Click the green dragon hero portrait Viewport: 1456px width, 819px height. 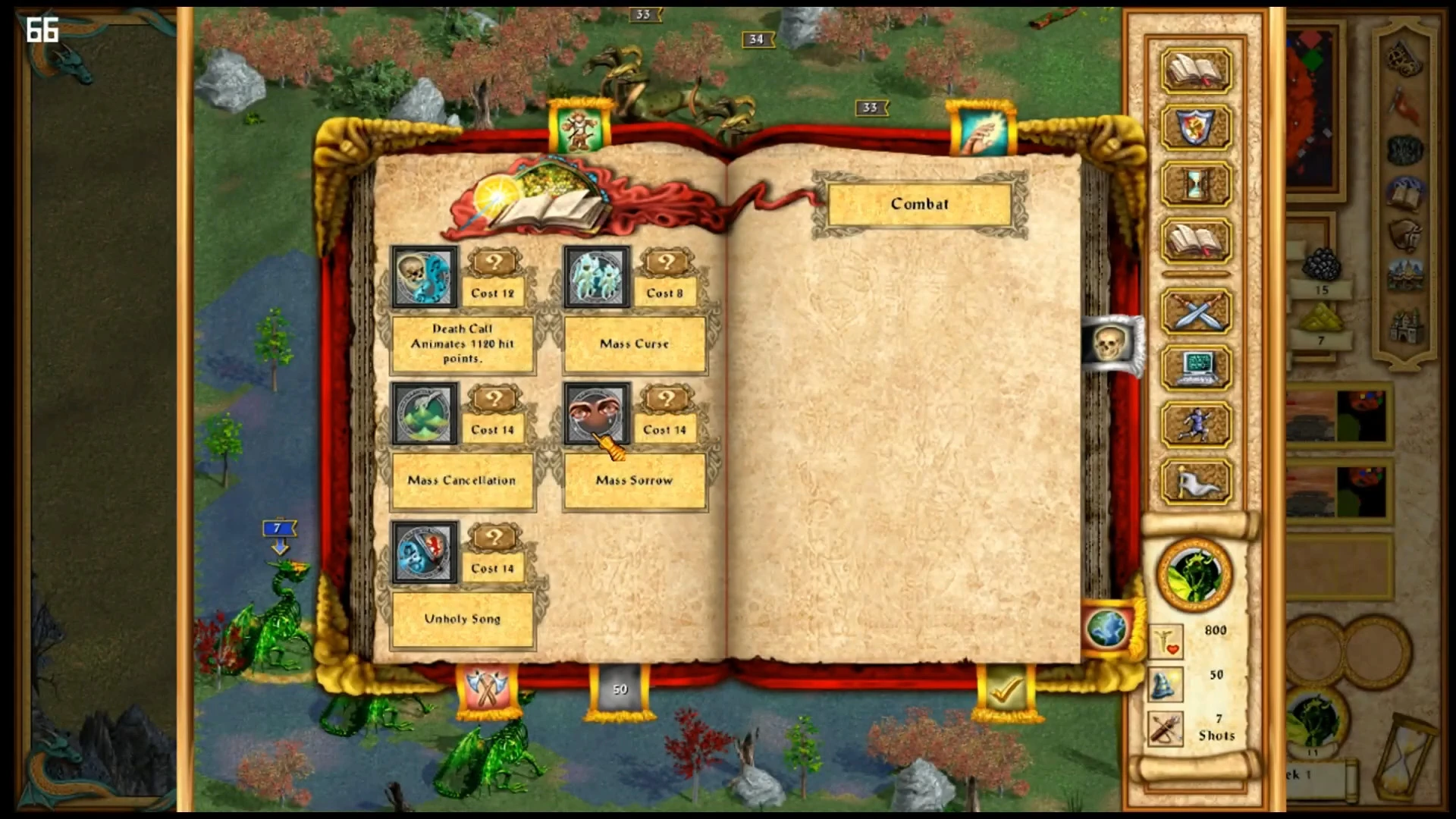(x=1195, y=575)
